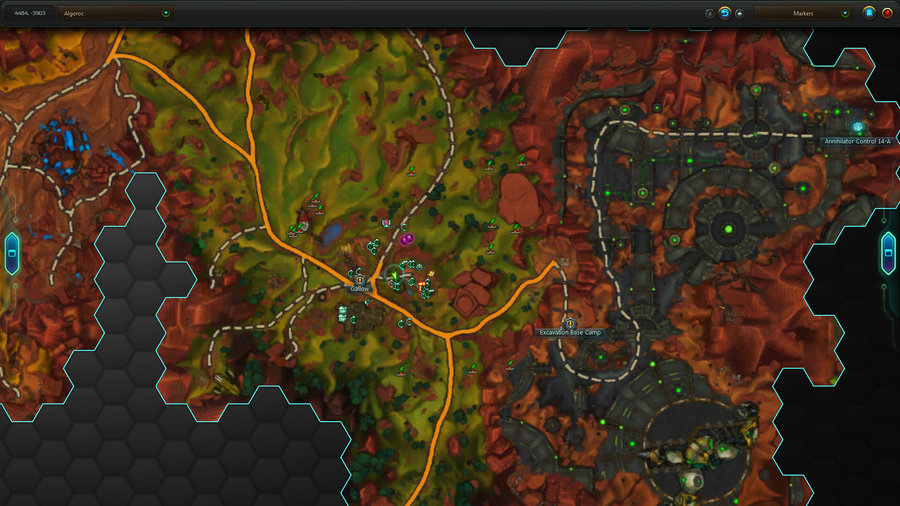This screenshot has height=506, width=900.
Task: Click the small round button right of the blue arrow
Action: click(x=739, y=14)
